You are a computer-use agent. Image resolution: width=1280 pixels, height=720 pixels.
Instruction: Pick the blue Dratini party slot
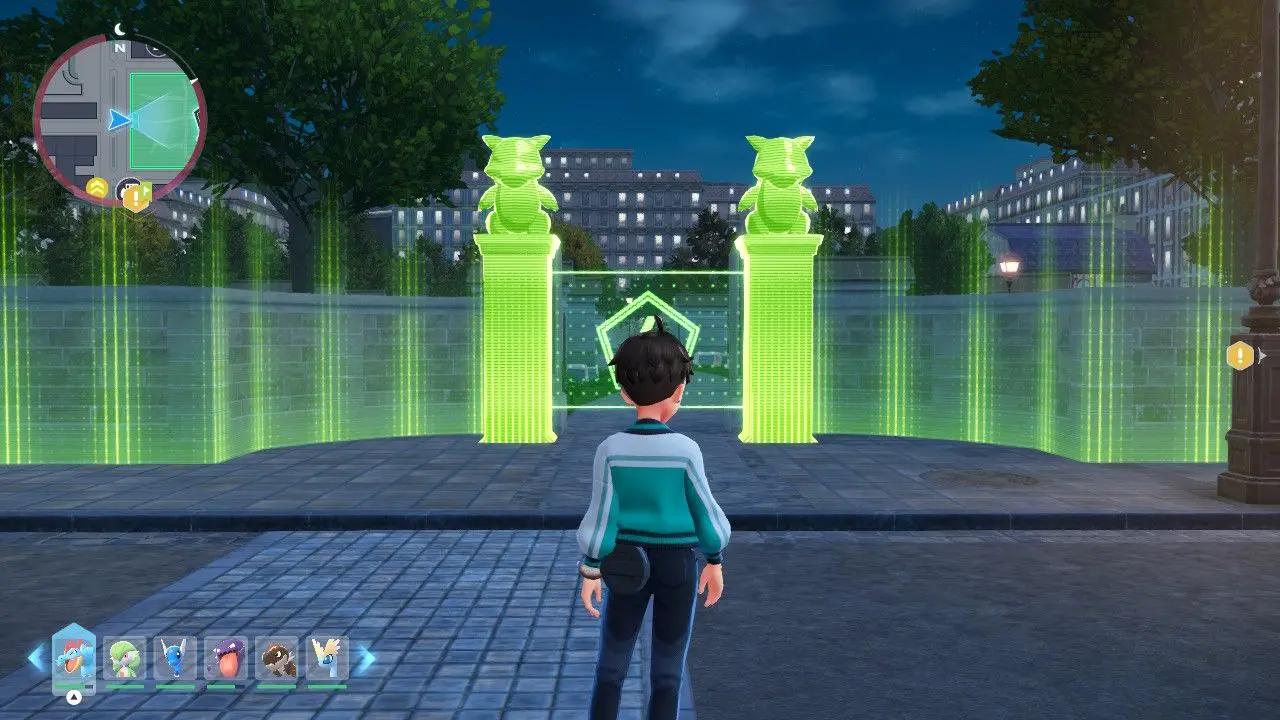(175, 659)
